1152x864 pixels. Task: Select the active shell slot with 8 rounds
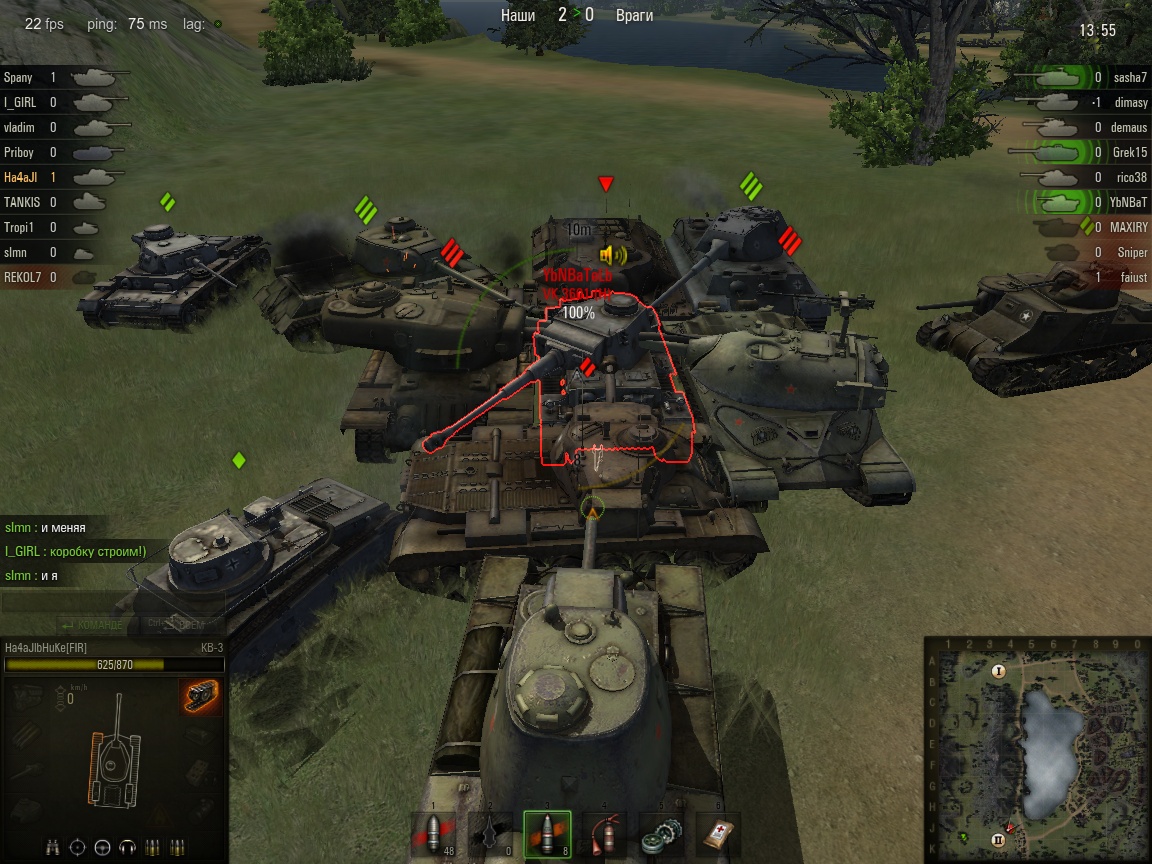547,834
